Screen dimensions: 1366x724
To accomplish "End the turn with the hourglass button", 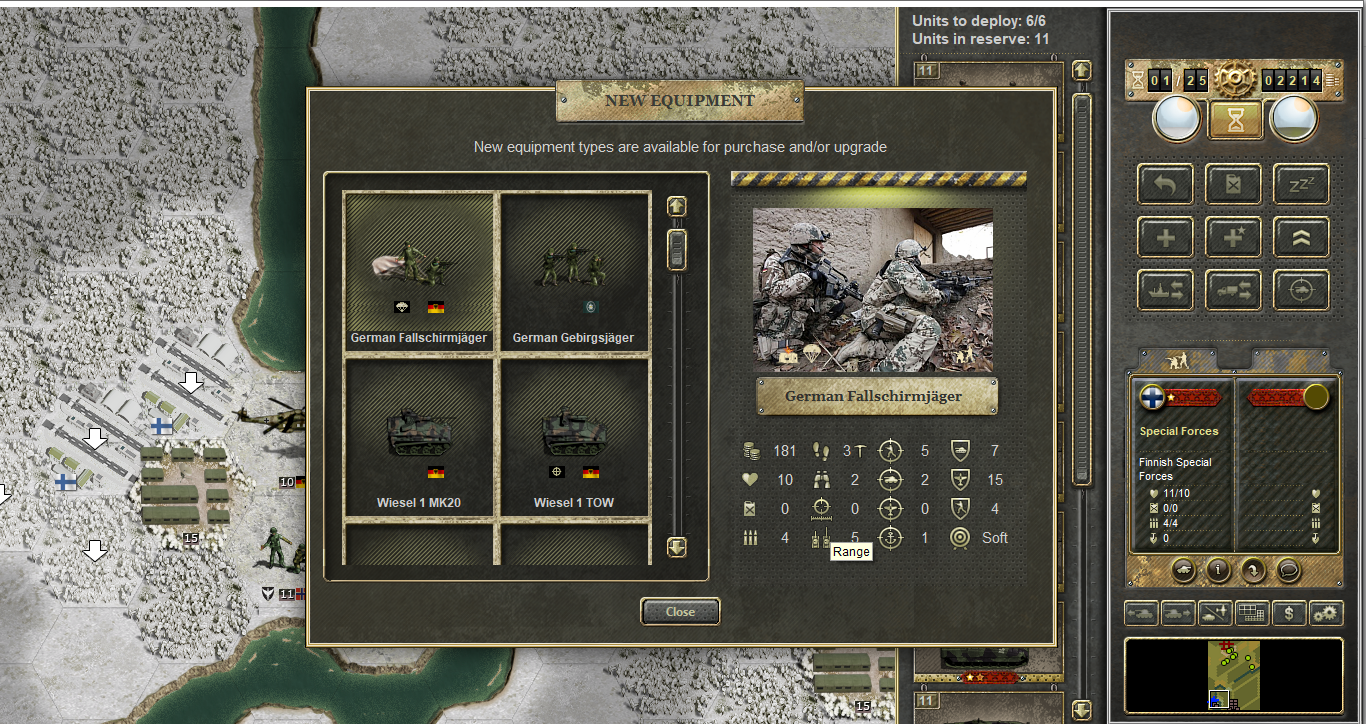I will point(1236,120).
